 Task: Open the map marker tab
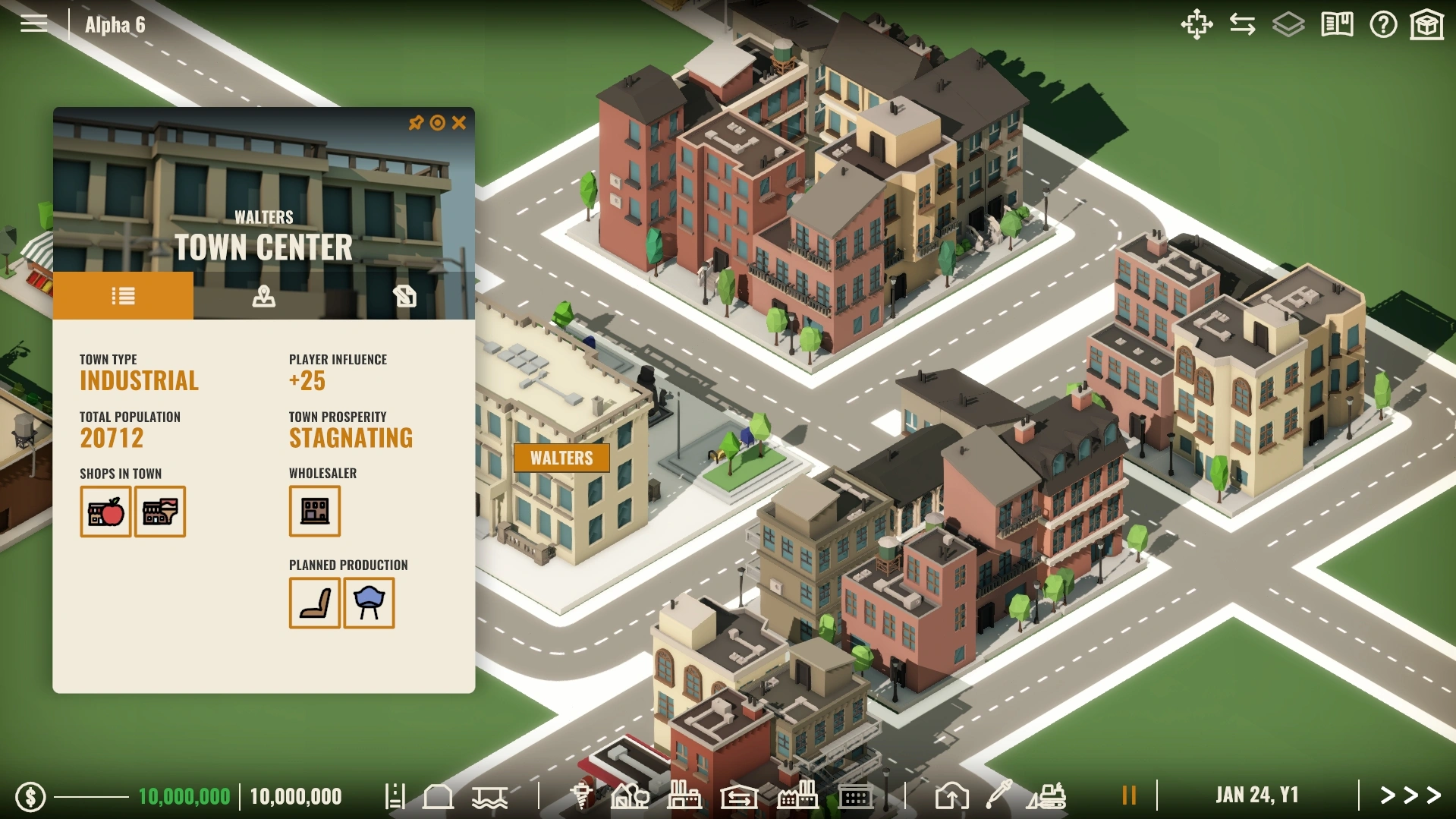click(x=263, y=296)
